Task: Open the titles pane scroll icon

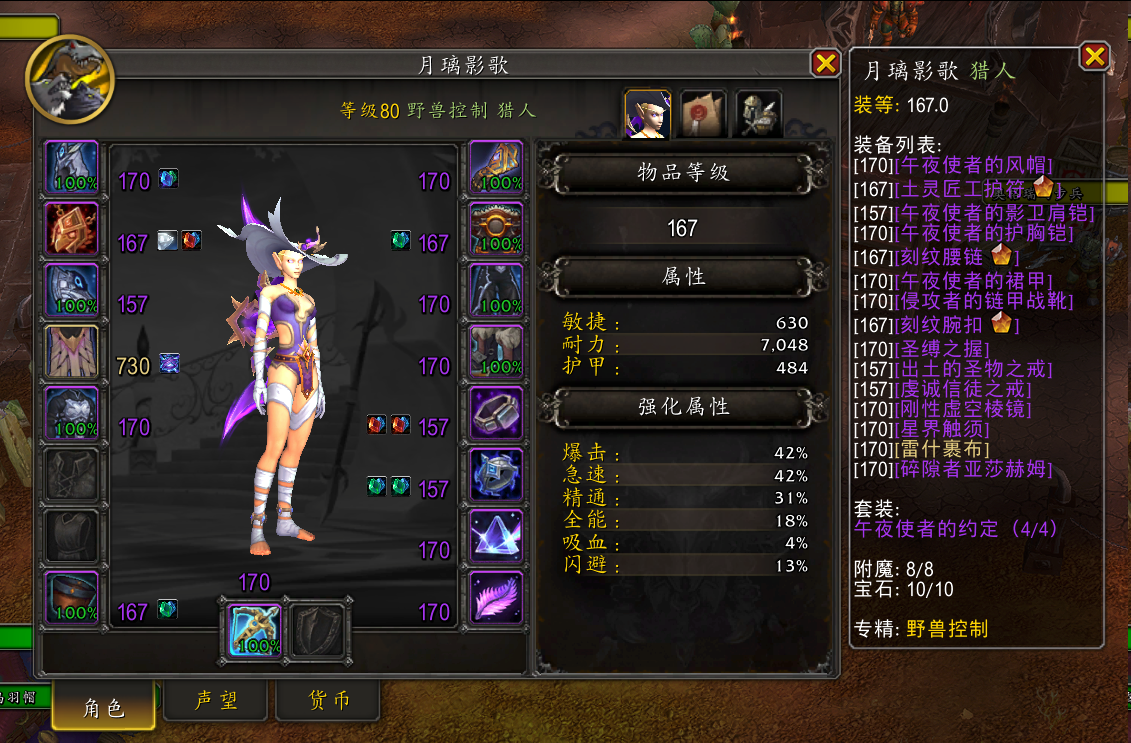Action: [703, 114]
